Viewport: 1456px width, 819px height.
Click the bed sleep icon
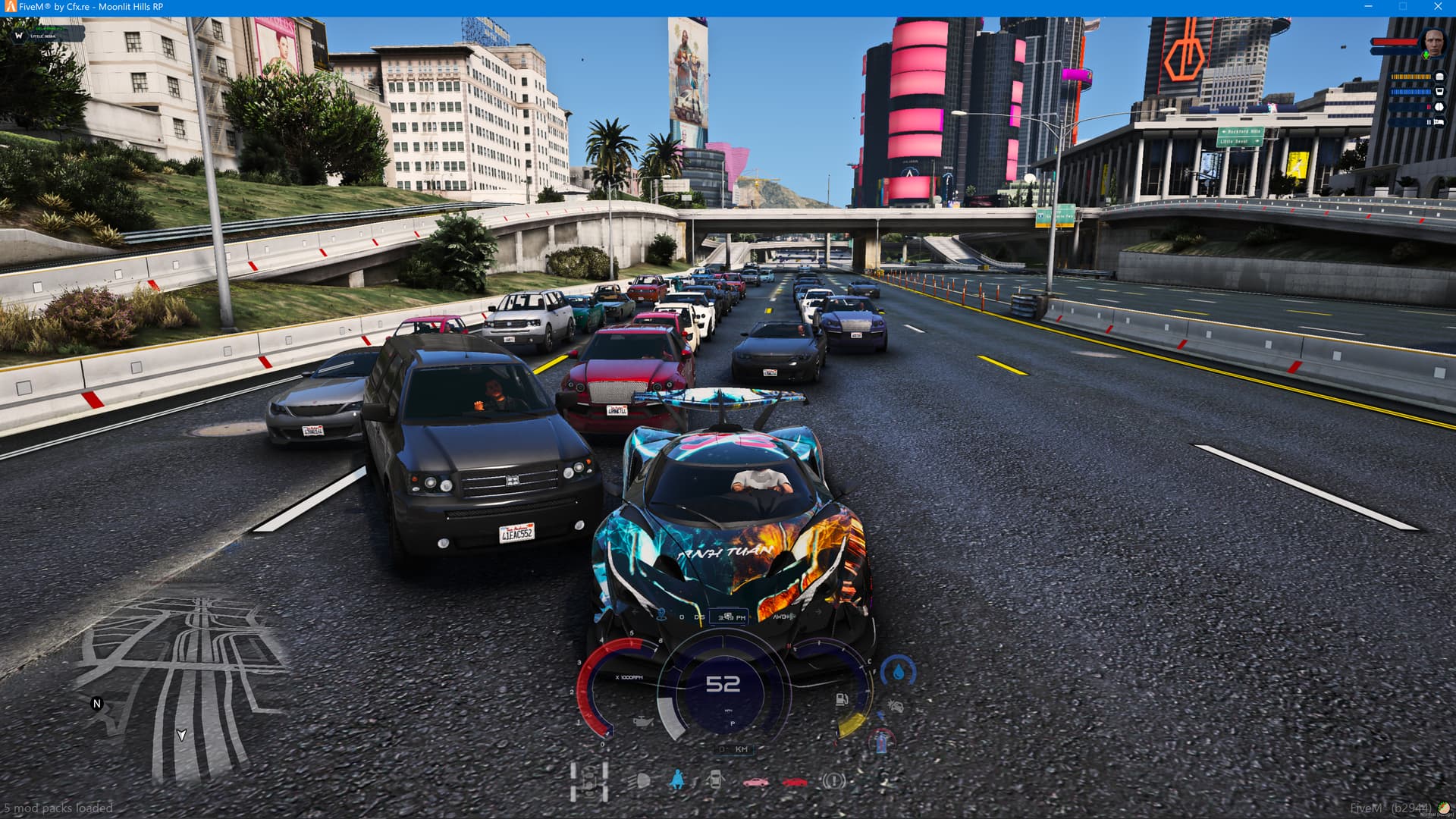[1439, 121]
